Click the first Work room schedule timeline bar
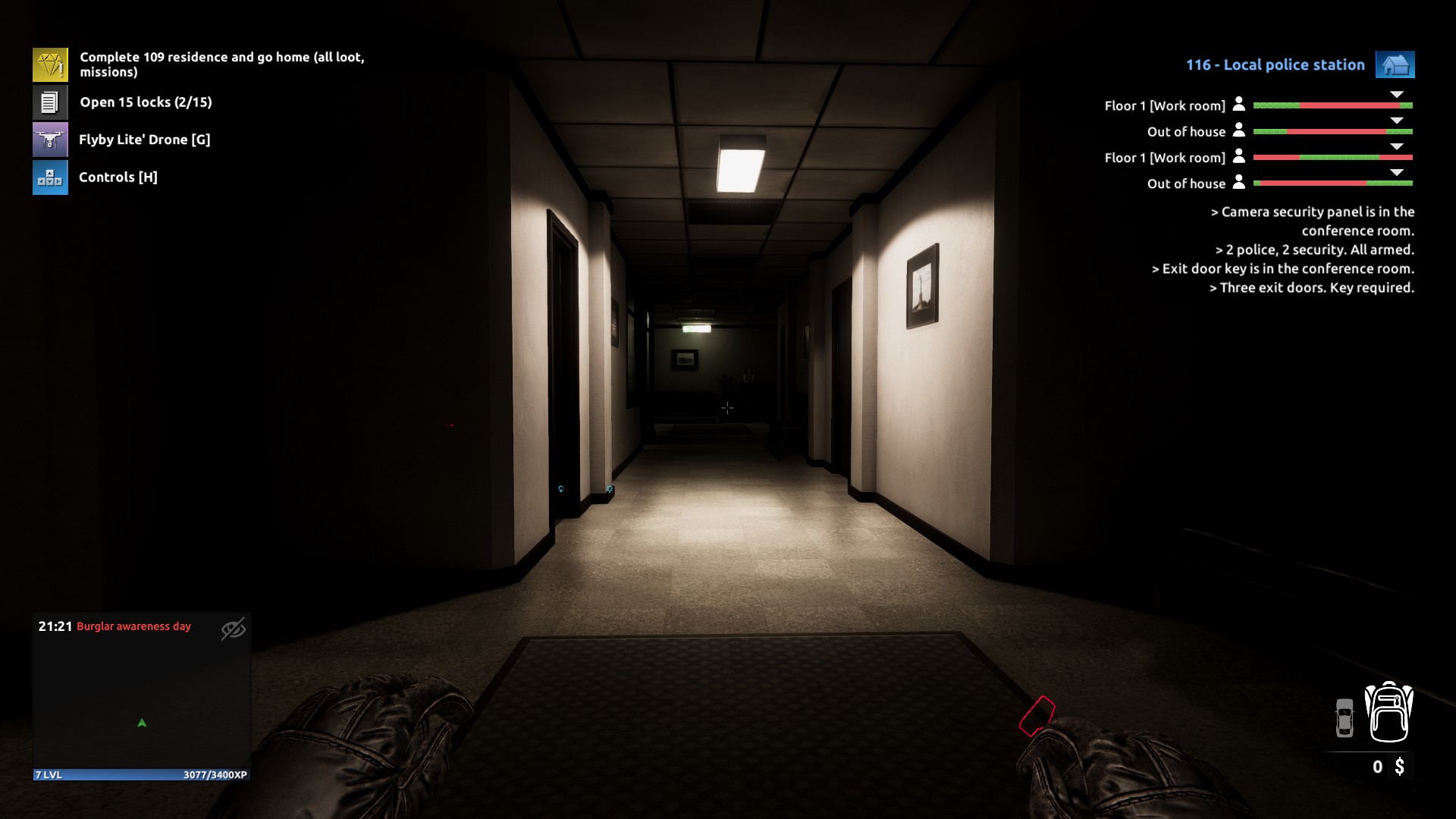 click(1333, 106)
